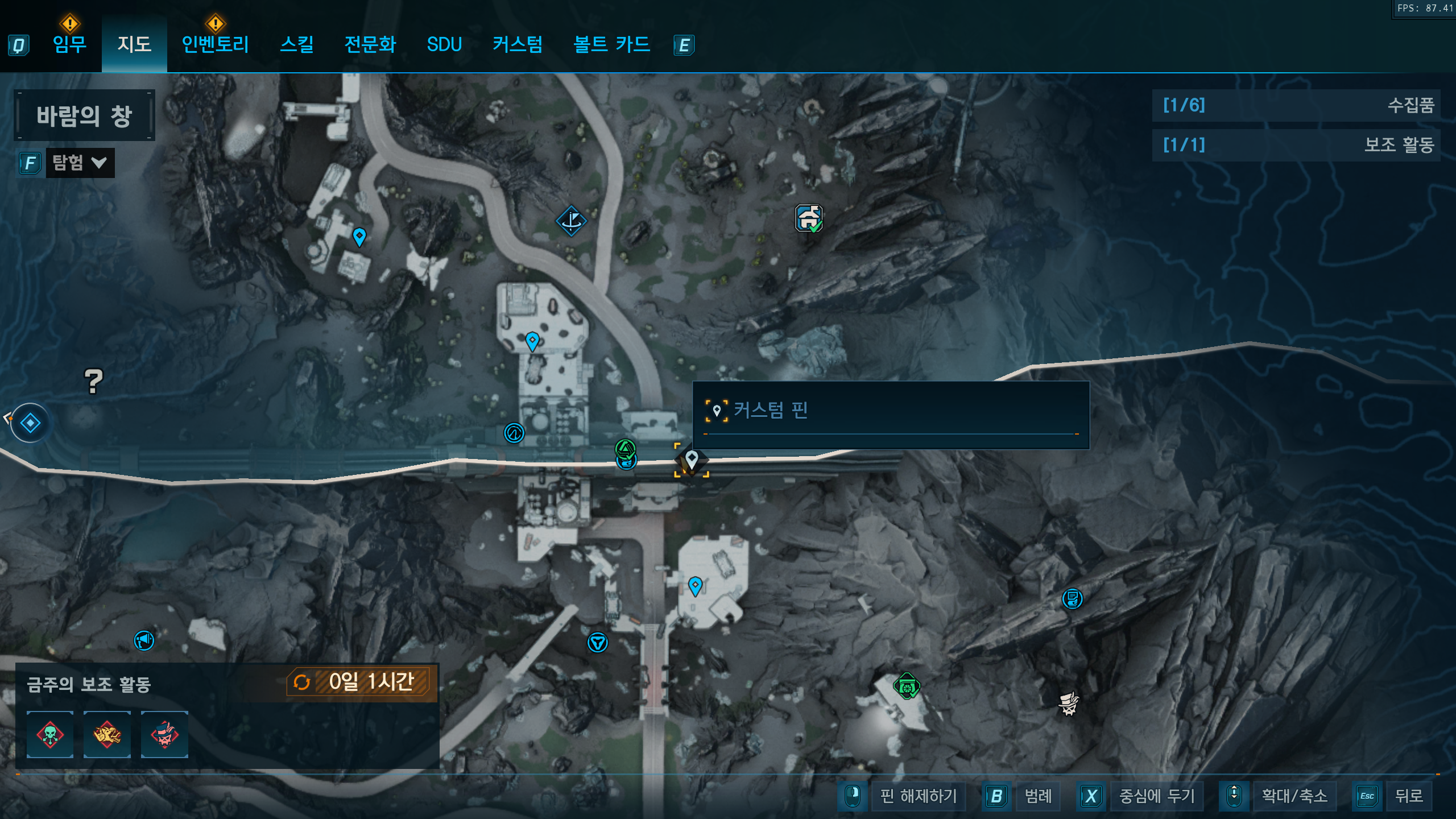Select the green skull weekly activity icon
1456x819 pixels.
click(x=50, y=734)
